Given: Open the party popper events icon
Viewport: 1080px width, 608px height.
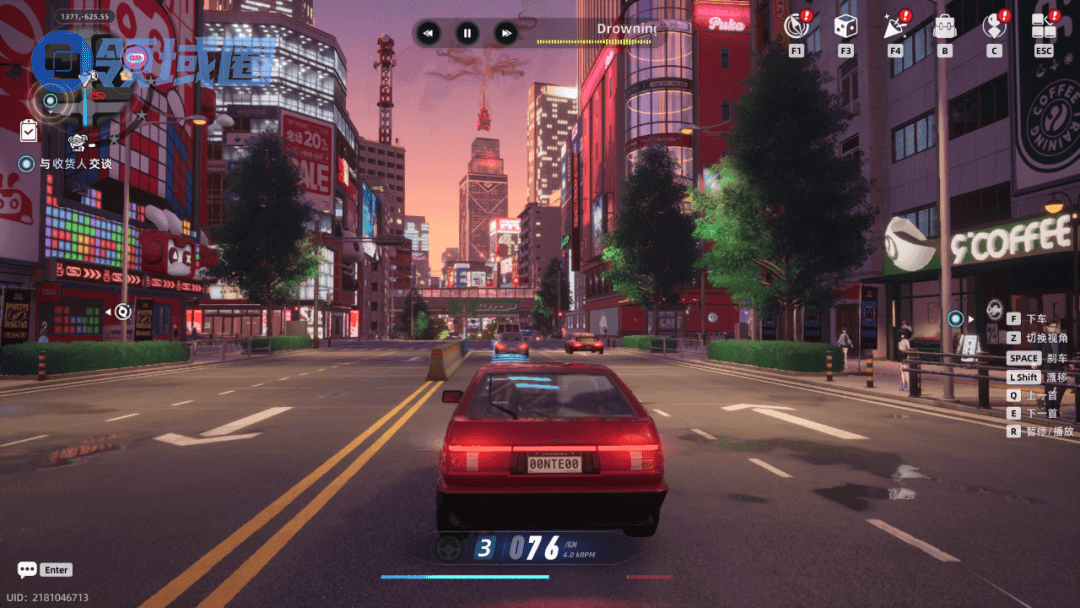Looking at the screenshot, I should pos(895,26).
